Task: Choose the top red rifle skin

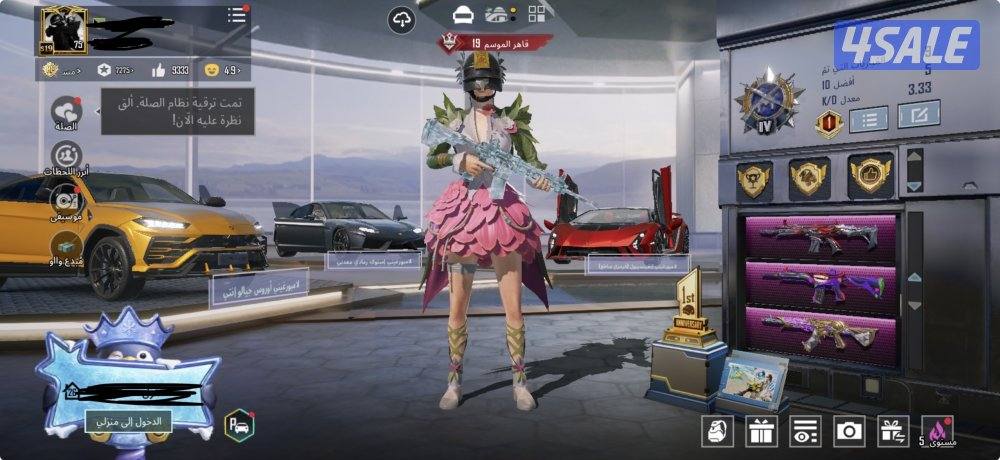Action: (820, 239)
